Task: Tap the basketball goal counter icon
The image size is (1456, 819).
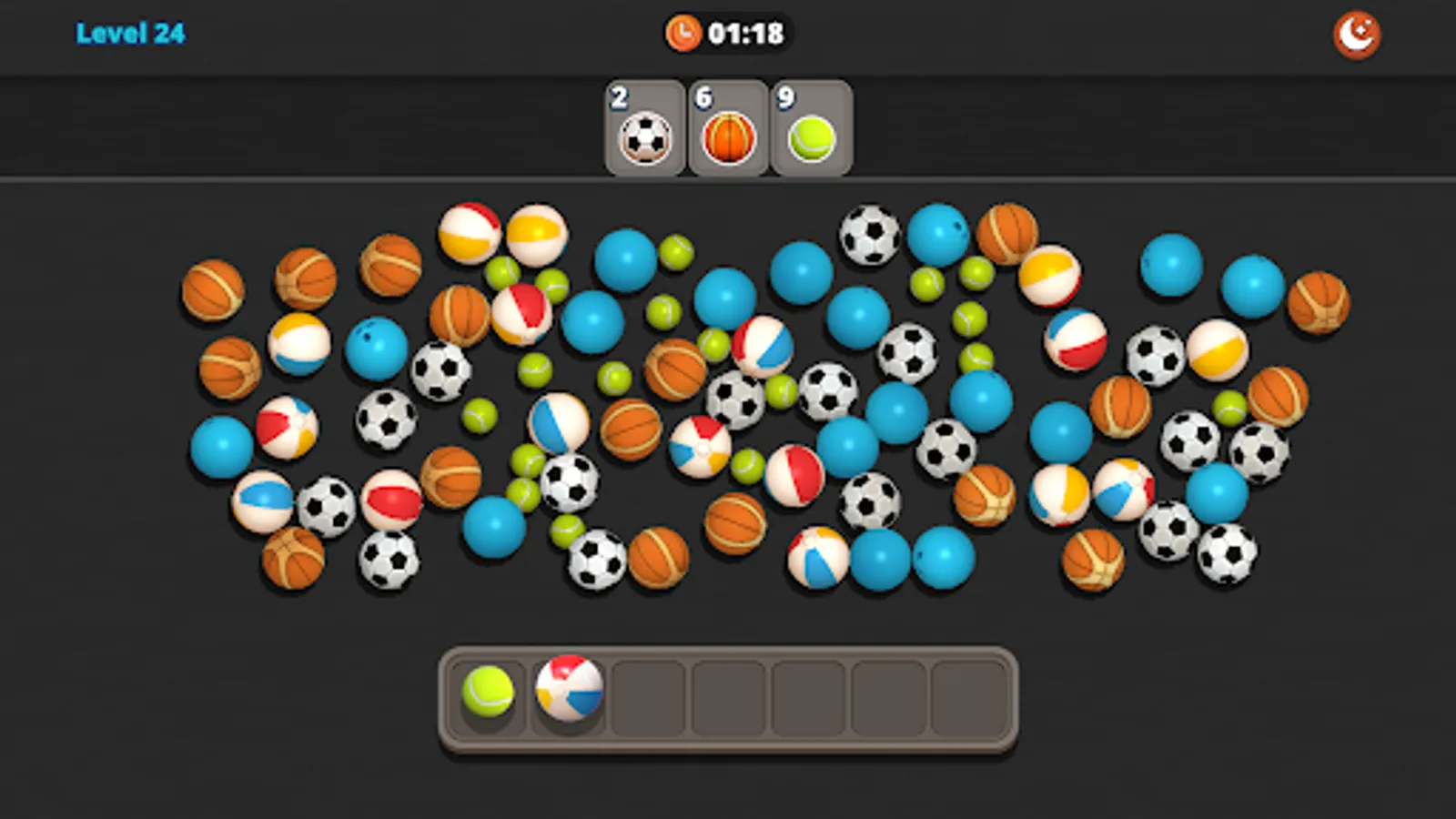Action: (726, 138)
